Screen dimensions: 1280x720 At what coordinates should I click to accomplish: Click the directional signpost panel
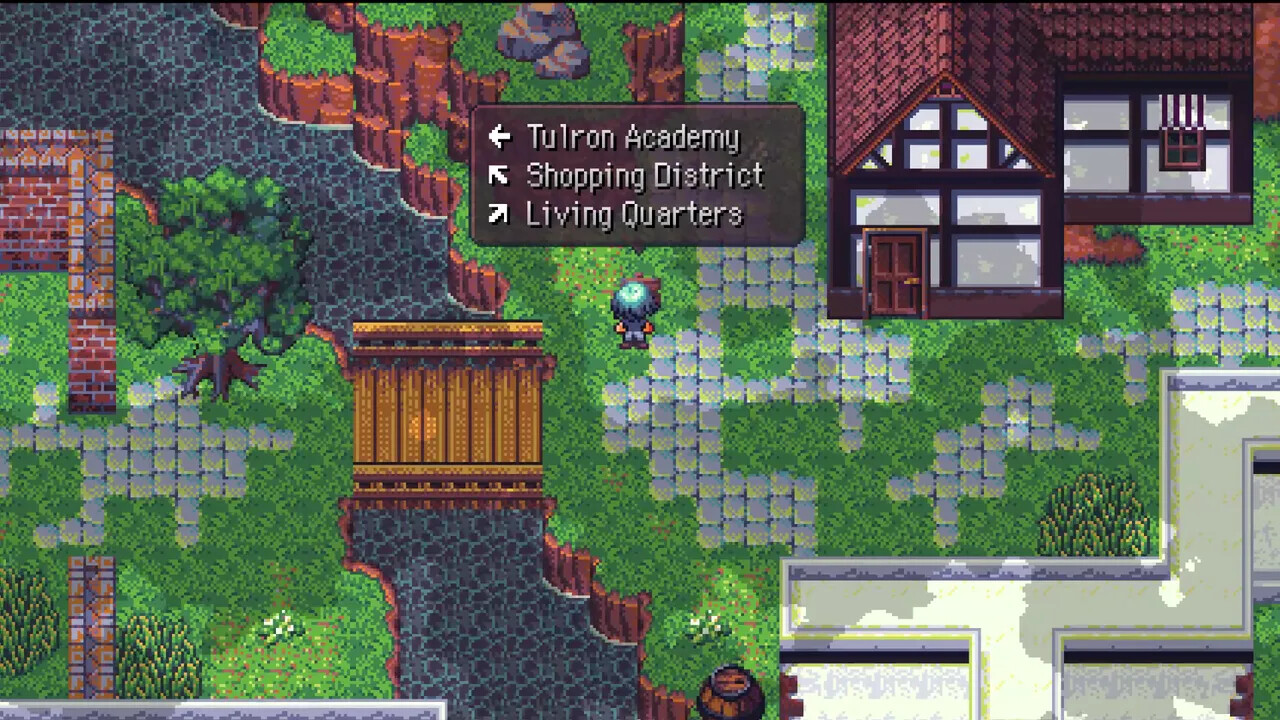638,175
